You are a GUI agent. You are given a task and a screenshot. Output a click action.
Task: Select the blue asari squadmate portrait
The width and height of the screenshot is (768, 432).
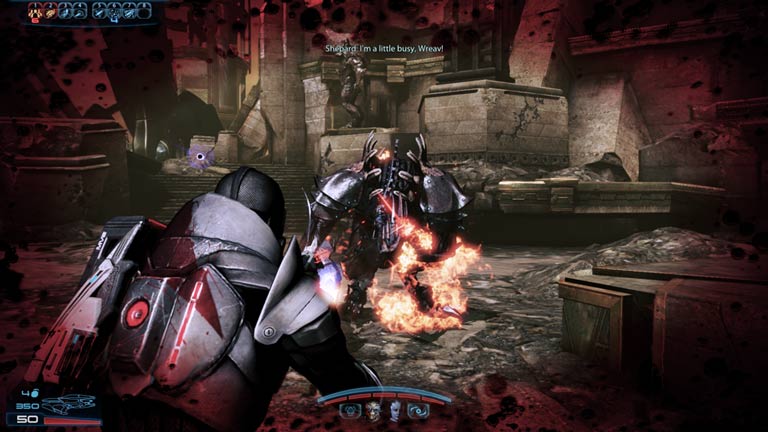(394, 409)
